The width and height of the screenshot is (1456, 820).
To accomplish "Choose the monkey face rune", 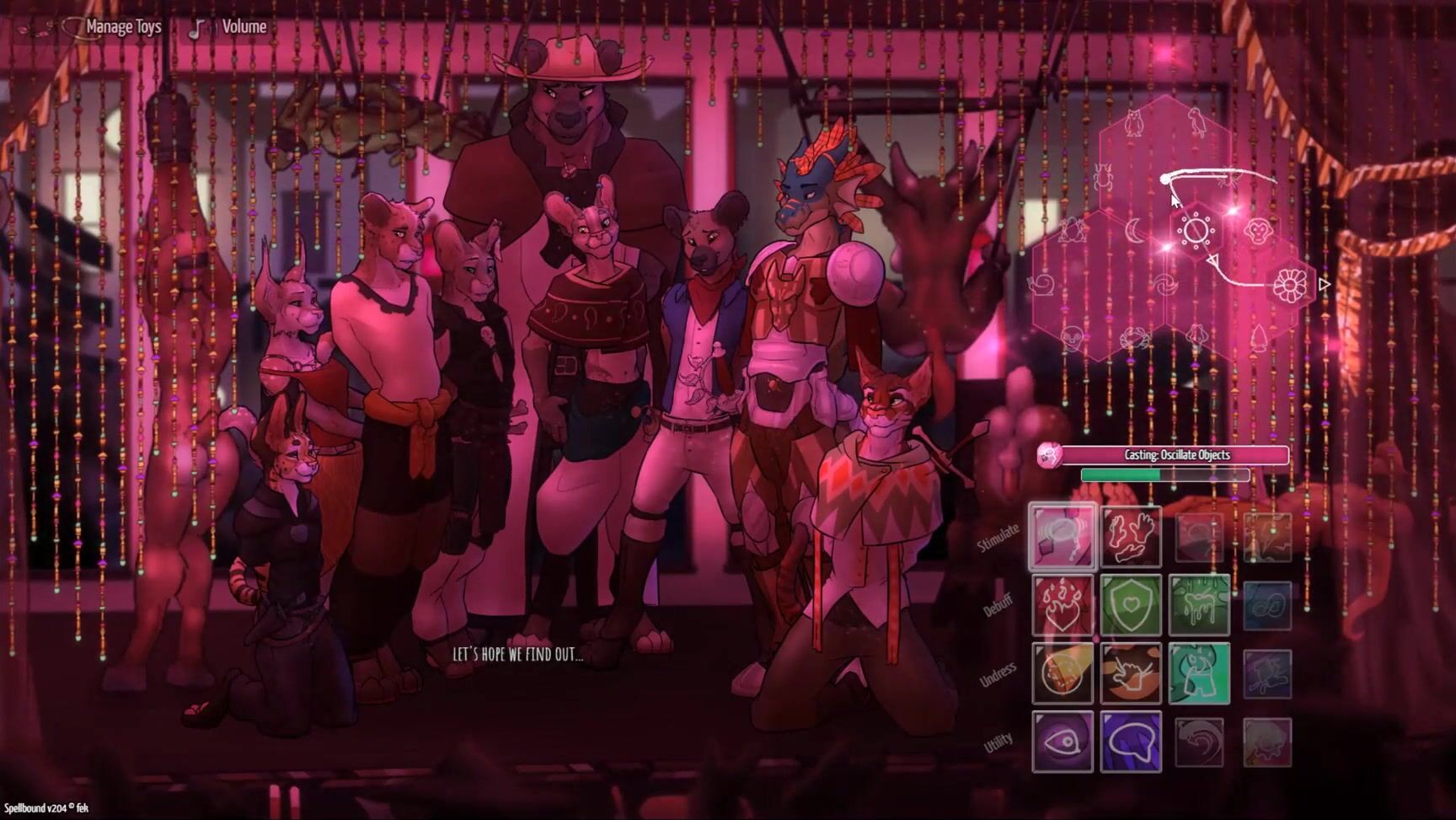I will coord(1259,229).
